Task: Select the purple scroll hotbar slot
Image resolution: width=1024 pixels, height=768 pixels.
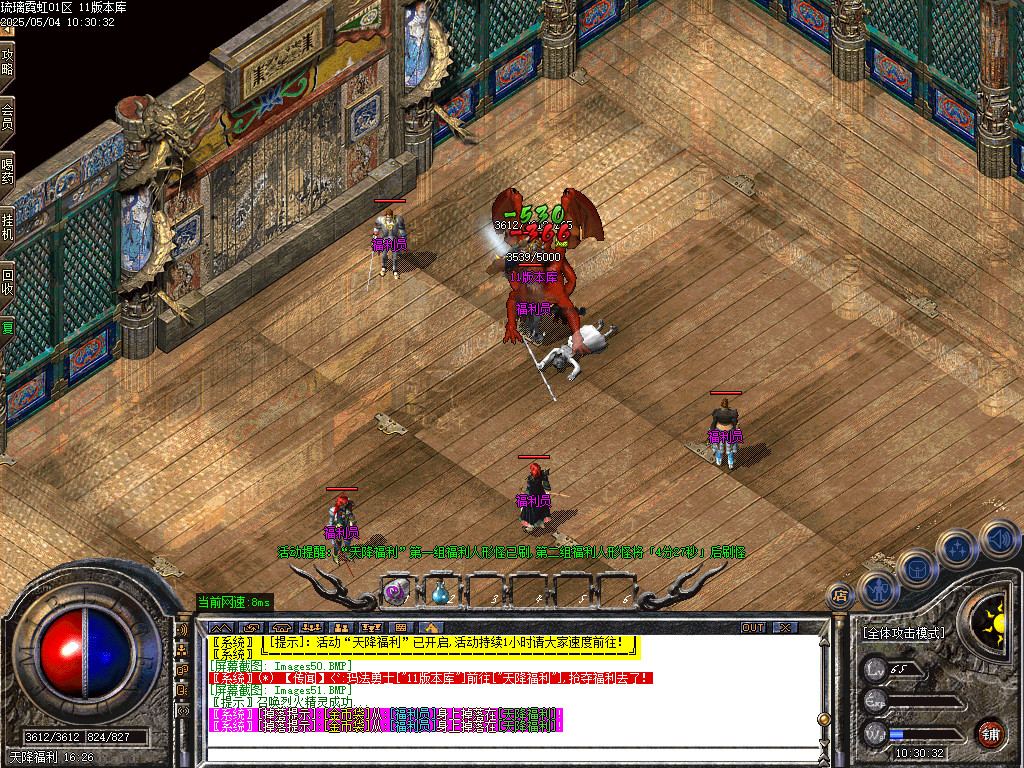Action: pyautogui.click(x=397, y=591)
